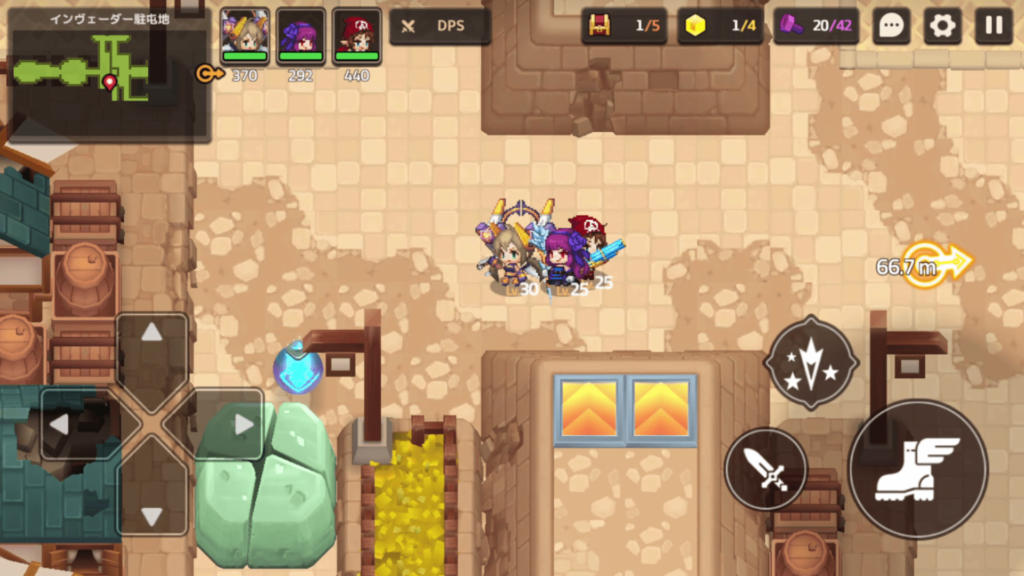Tap the D-pad right arrow
1024x576 pixels.
243,424
